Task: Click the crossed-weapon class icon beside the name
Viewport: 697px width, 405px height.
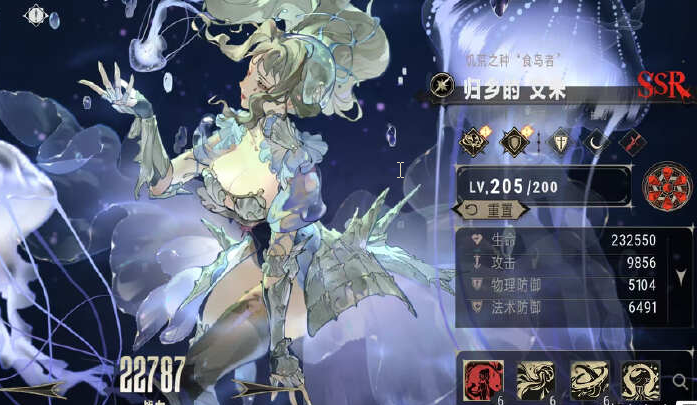Action: [443, 88]
